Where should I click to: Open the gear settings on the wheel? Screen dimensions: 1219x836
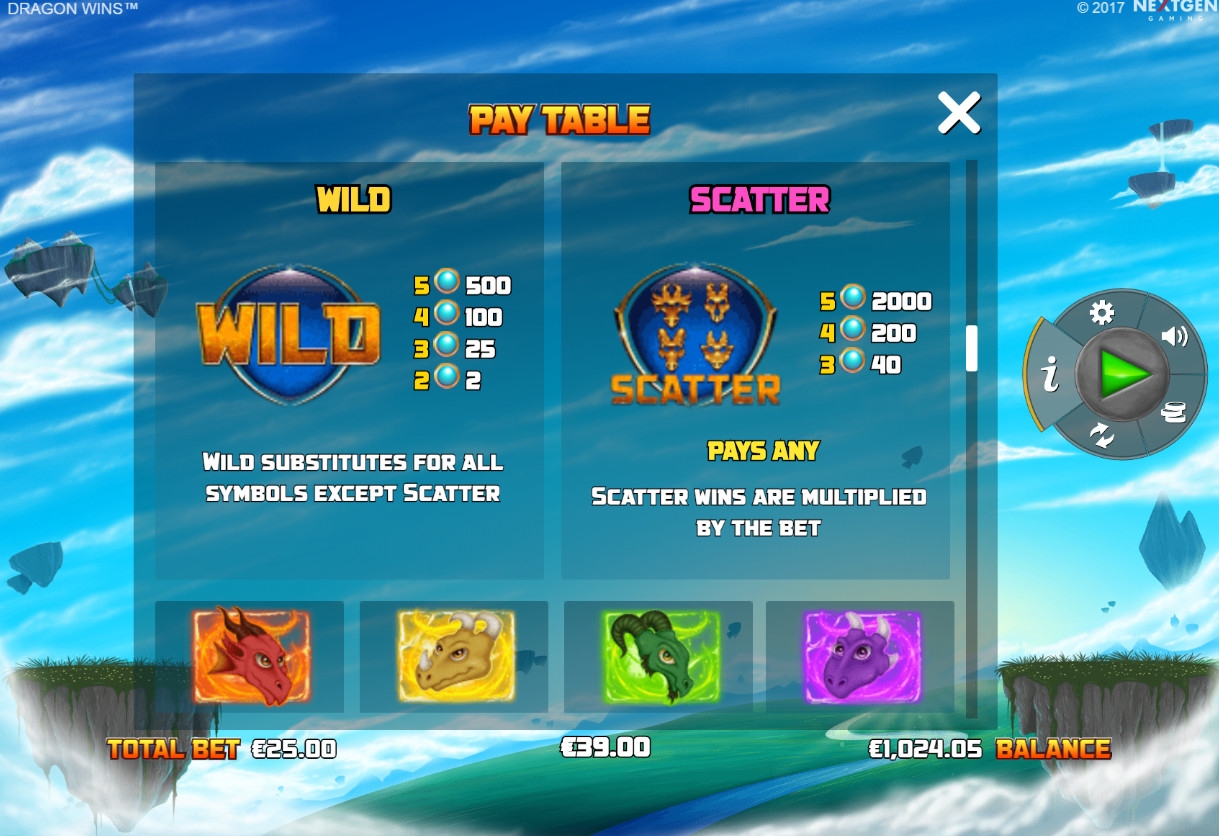1101,314
